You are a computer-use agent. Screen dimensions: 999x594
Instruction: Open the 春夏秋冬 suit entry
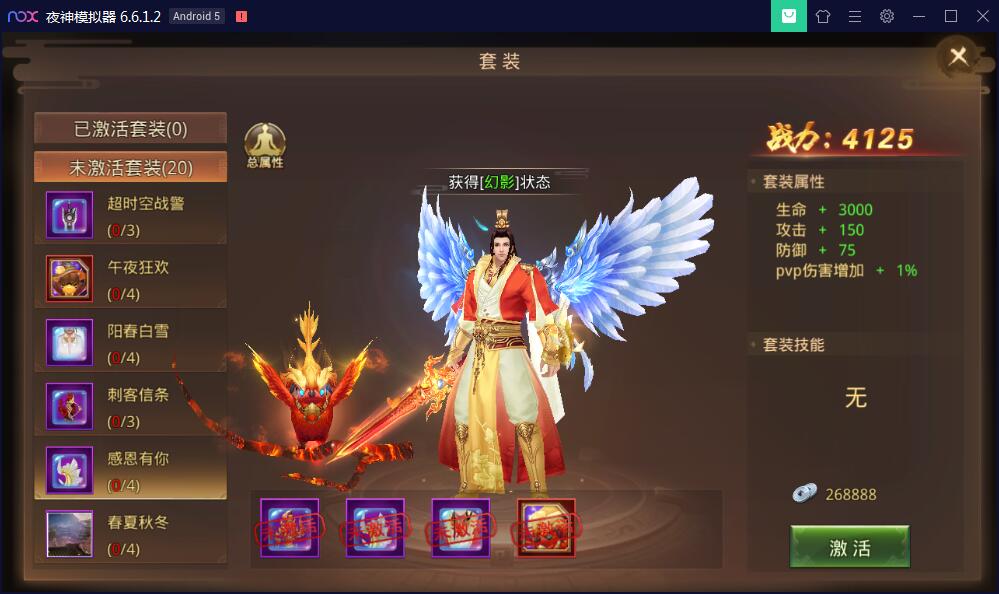[130, 534]
